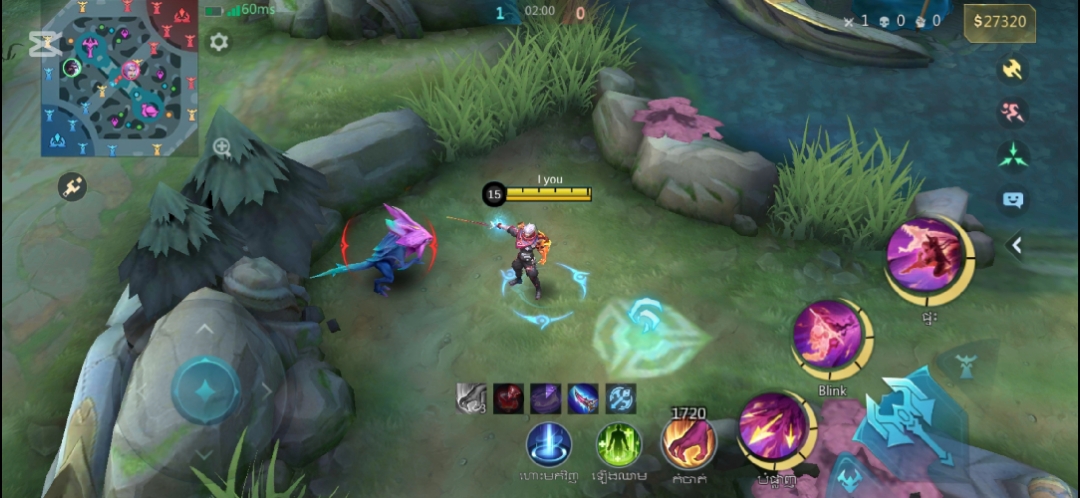1080x498 pixels.
Task: Expand the side panel arrow
Action: pos(1017,245)
